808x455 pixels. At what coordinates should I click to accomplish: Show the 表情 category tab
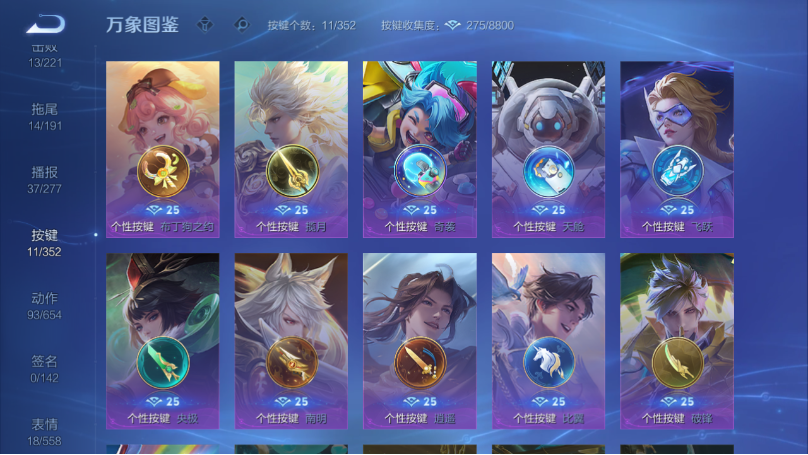pos(45,430)
